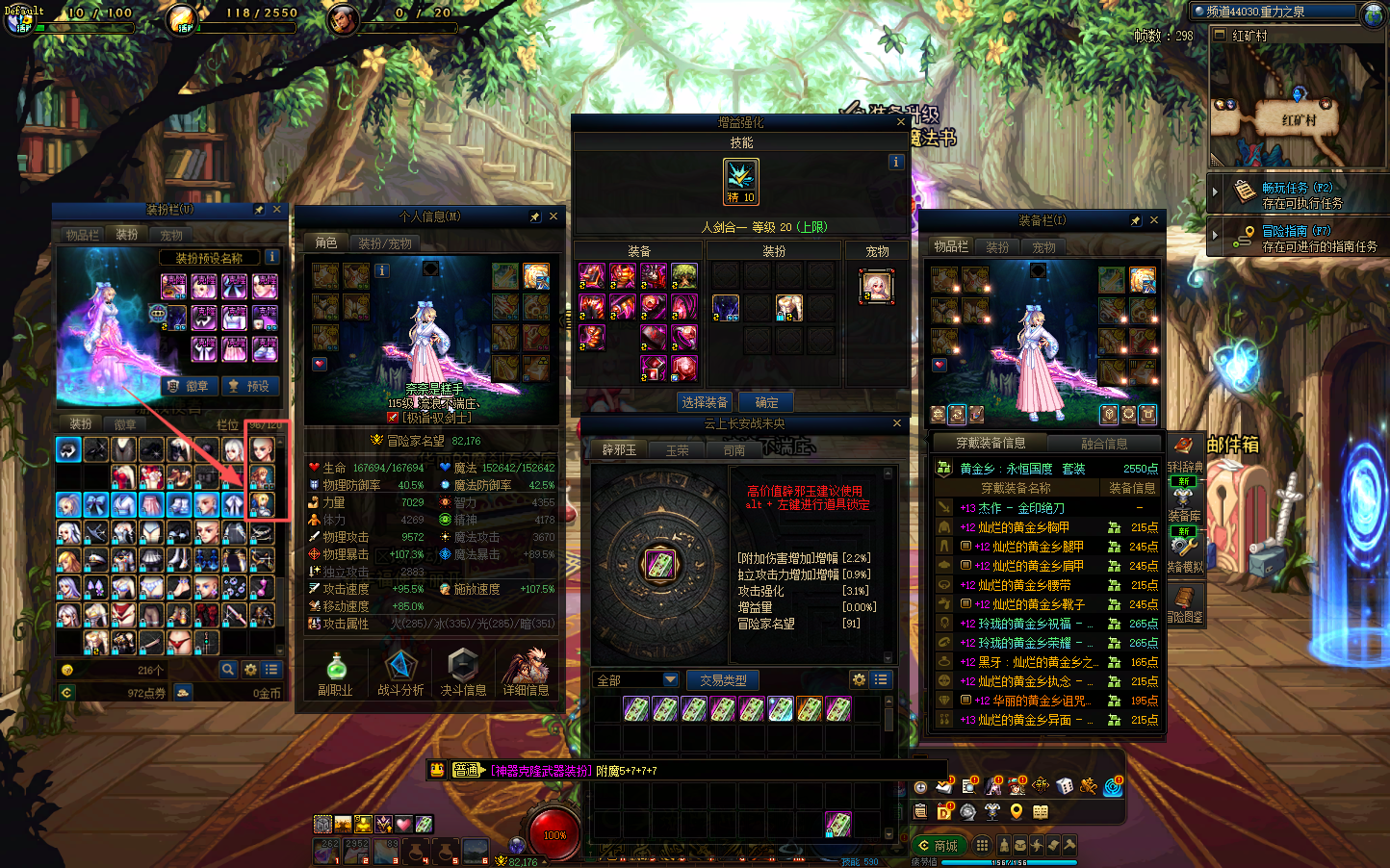Screen dimensions: 1390x868
Task: Close the 增益强化 buff window
Action: (x=901, y=122)
